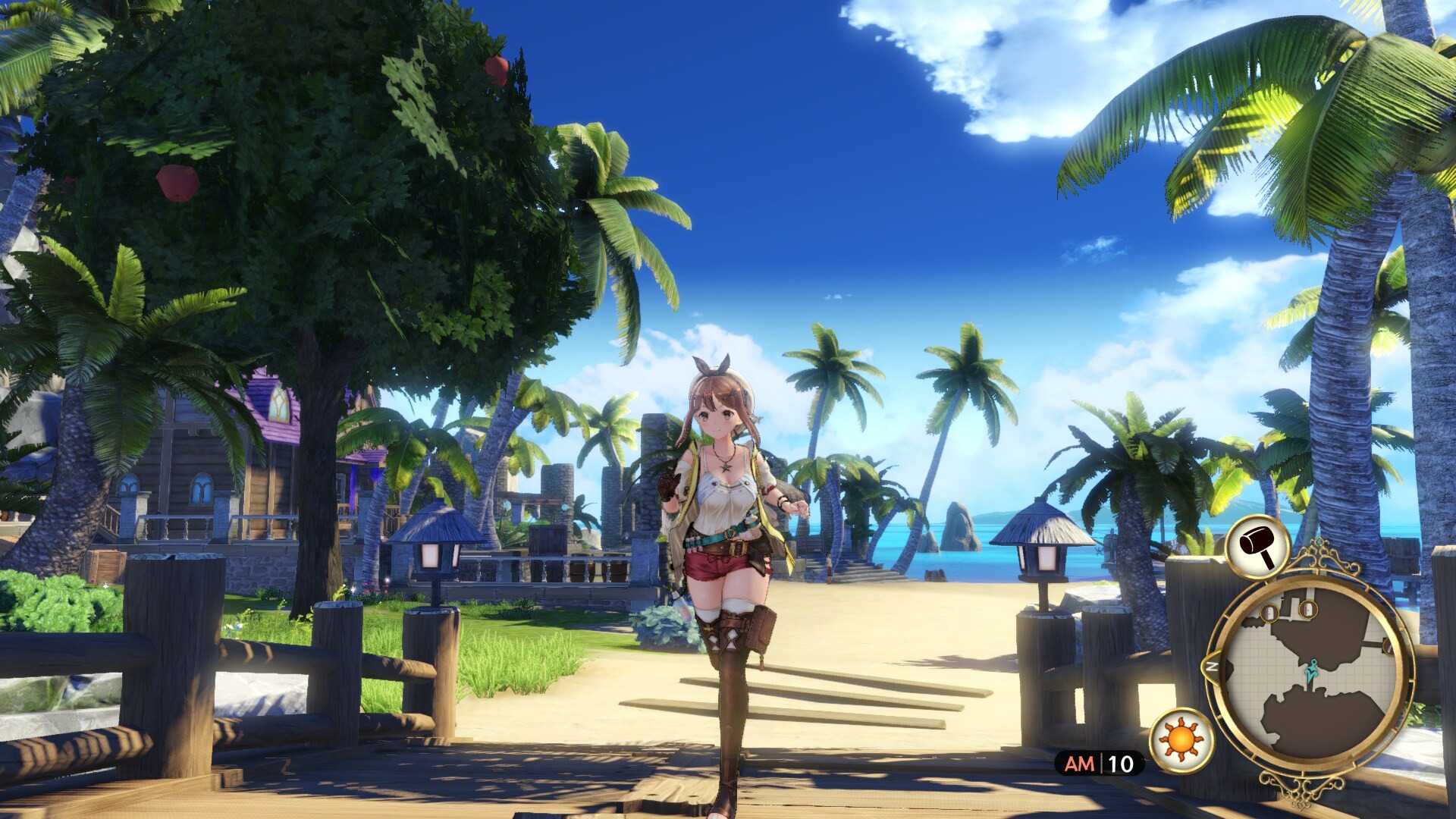Click the N compass marker on the minimap
Screen dimensions: 1456x819
pyautogui.click(x=1212, y=667)
